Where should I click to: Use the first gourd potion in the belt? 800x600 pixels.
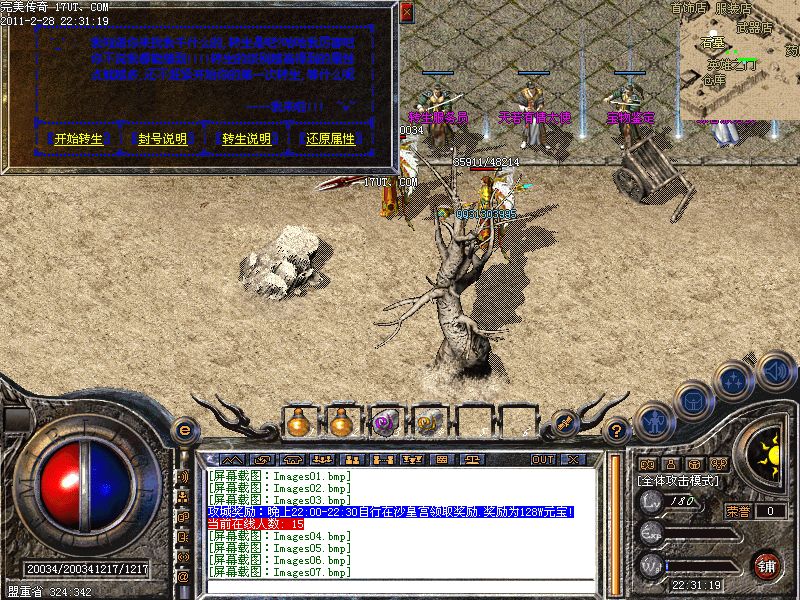click(298, 424)
